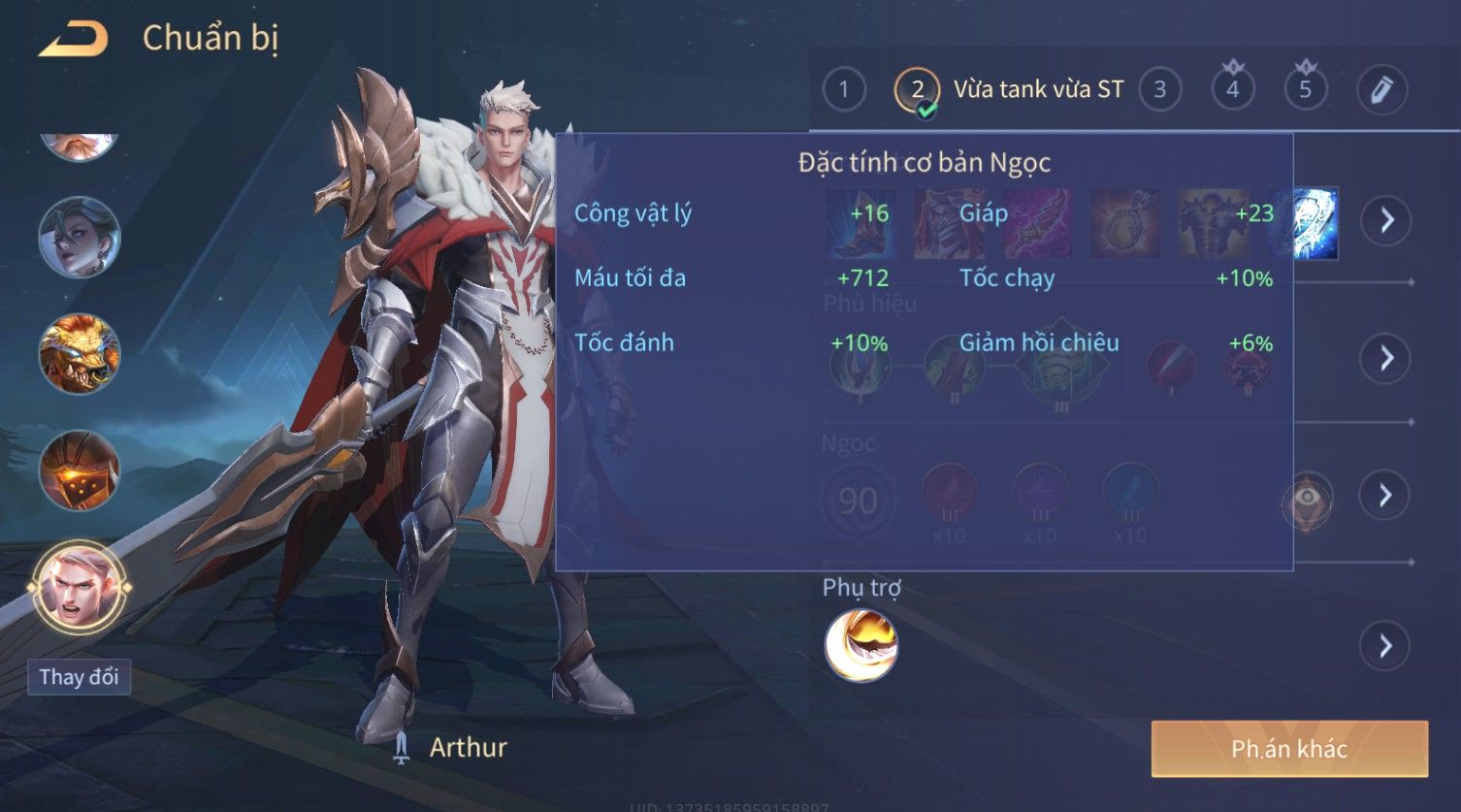Open build preset number 5
Viewport: 1461px width, 812px height.
click(x=1305, y=90)
